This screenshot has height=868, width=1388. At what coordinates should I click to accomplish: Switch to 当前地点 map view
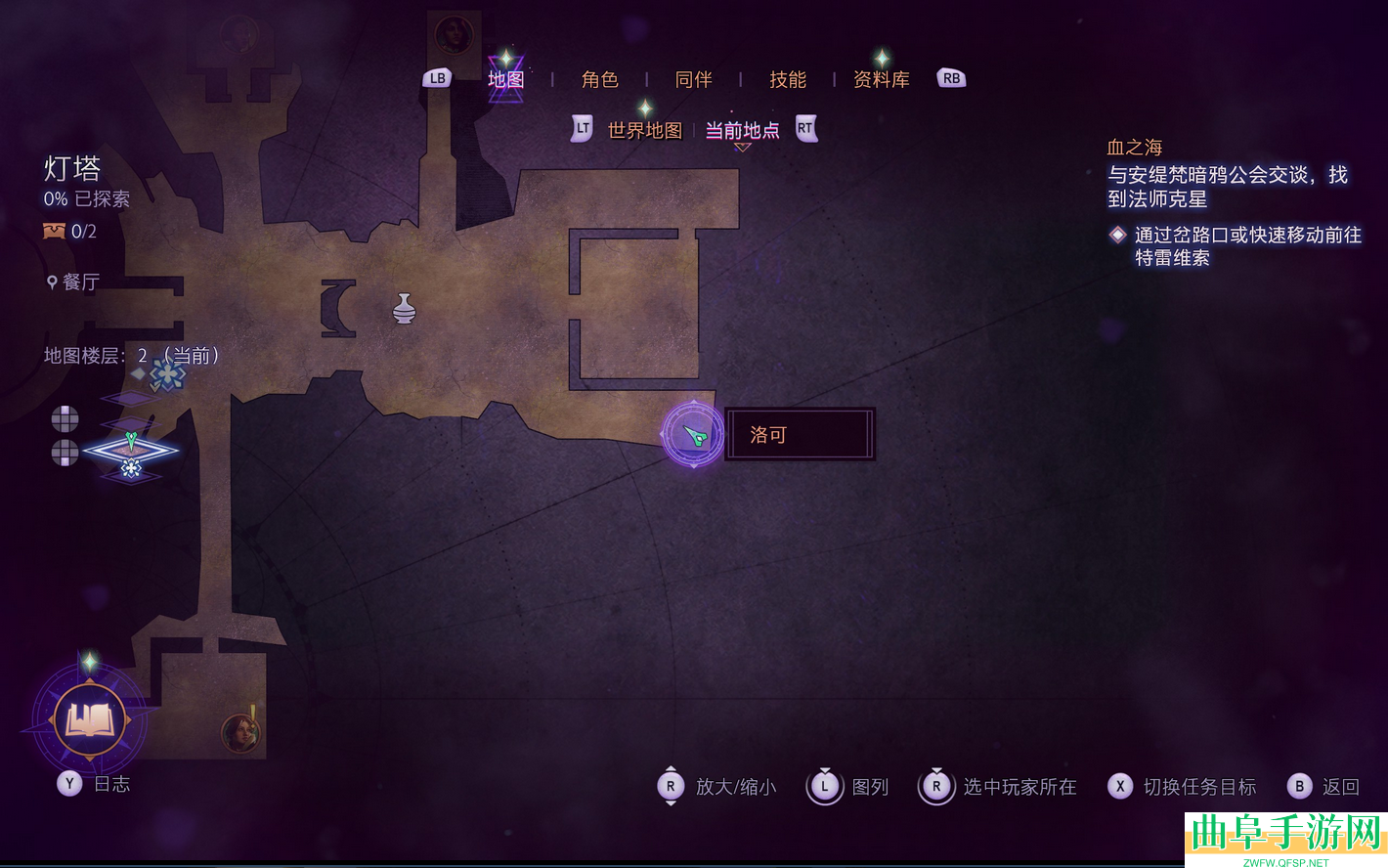pos(742,130)
